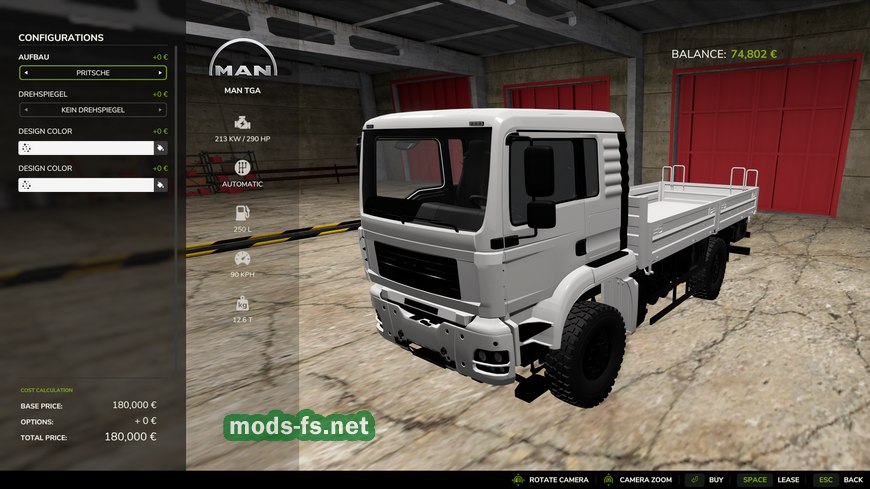
Task: Switch Drehspiegel to the next option
Action: tap(159, 110)
